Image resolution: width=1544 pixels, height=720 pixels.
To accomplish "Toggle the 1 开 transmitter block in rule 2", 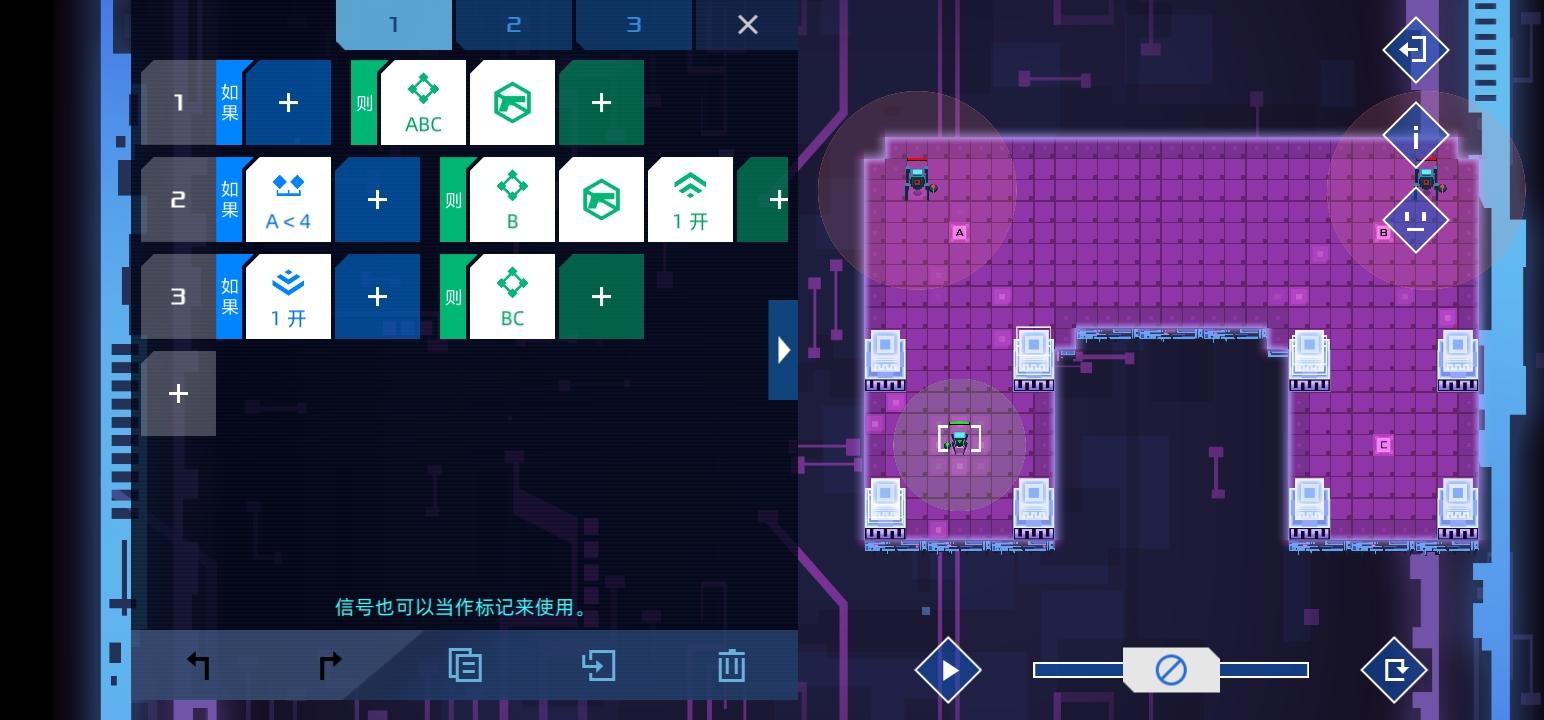I will pyautogui.click(x=690, y=199).
